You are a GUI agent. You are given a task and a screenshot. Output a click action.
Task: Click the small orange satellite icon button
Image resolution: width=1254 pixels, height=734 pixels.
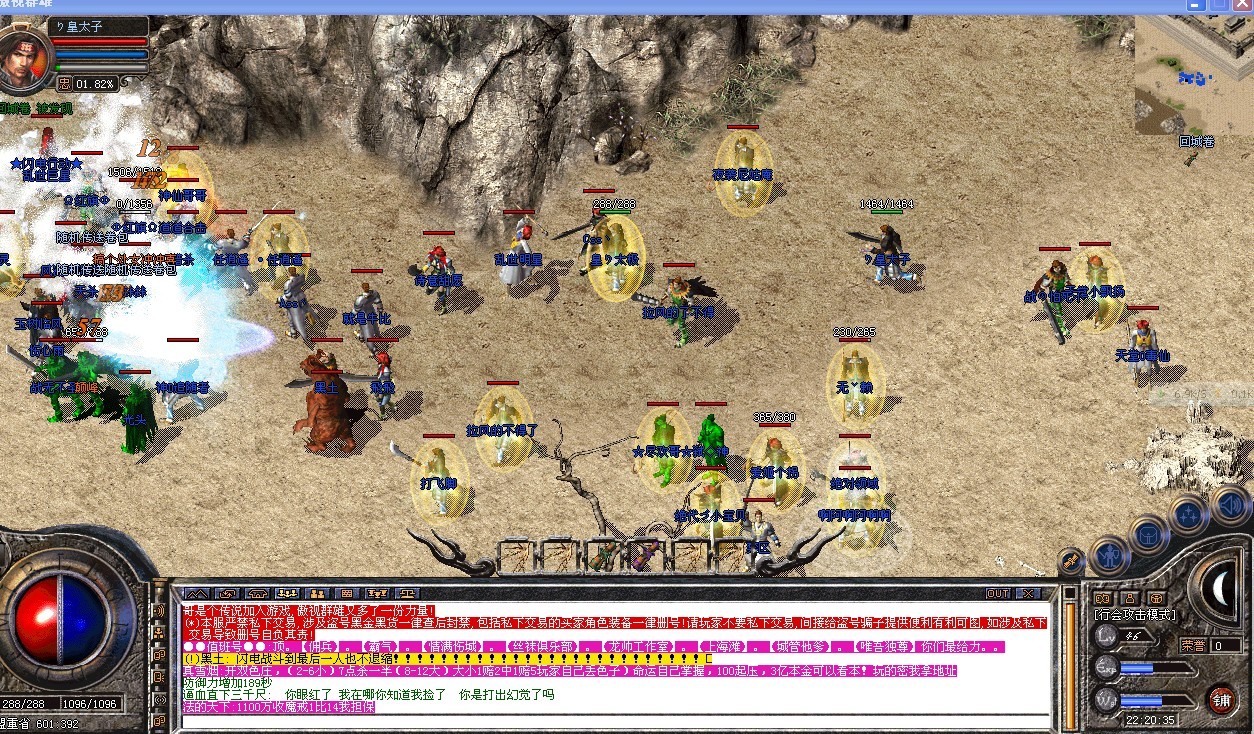[1070, 560]
